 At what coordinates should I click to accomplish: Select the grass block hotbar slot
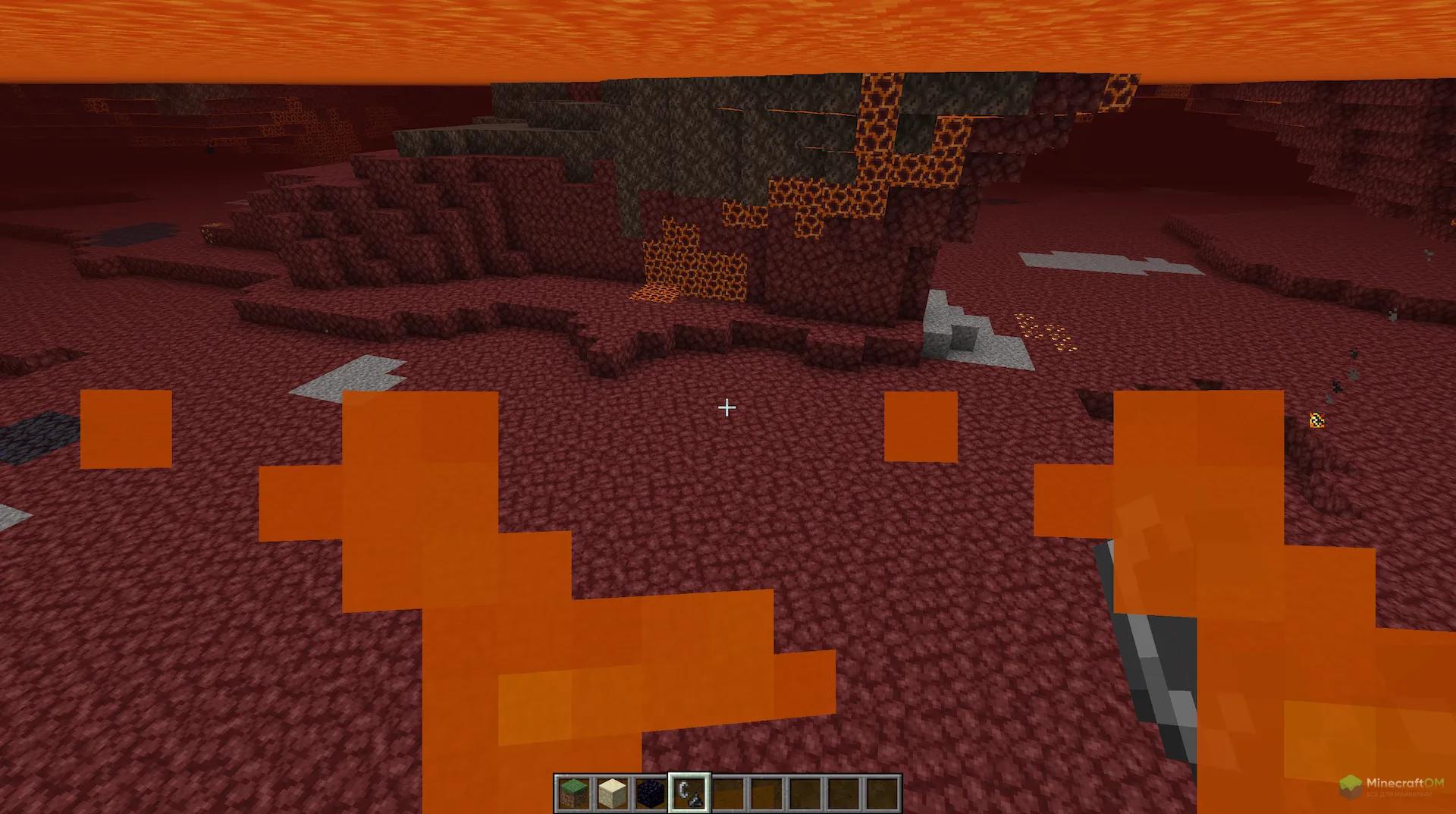(x=574, y=794)
